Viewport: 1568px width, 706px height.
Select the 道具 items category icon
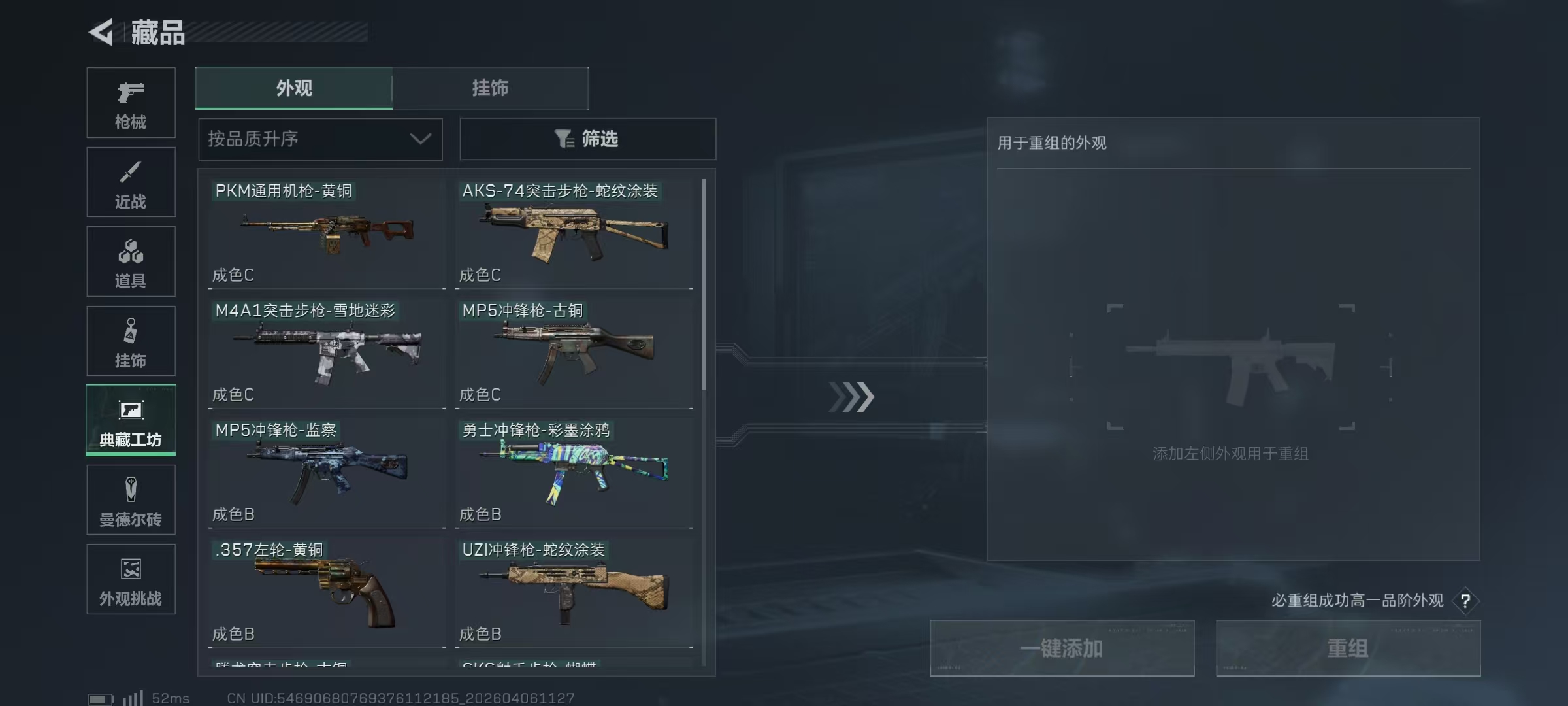coord(131,261)
